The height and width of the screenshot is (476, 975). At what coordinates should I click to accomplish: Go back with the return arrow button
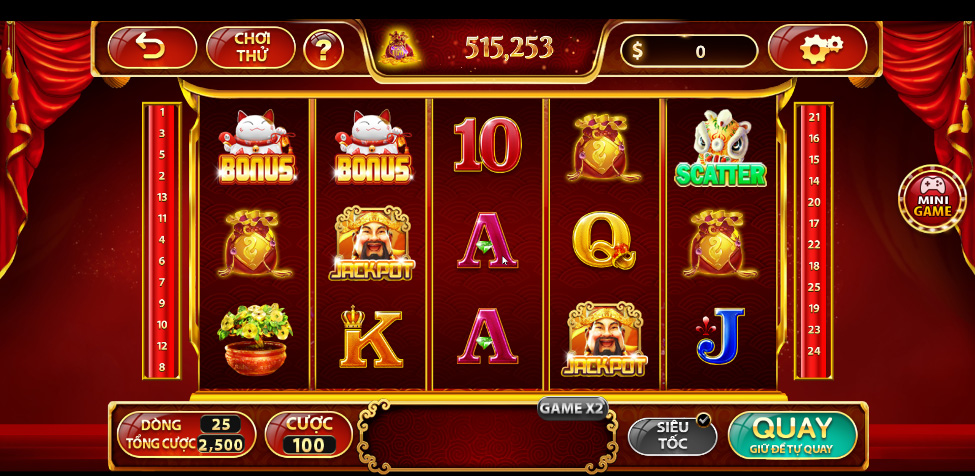[152, 47]
